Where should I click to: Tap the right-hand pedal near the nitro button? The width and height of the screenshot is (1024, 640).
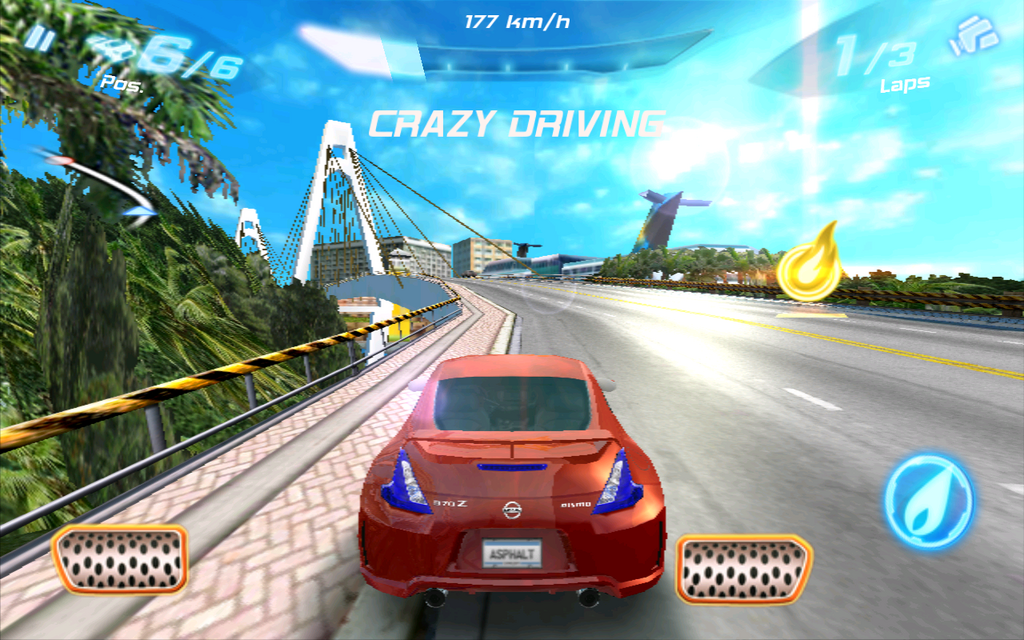(743, 569)
